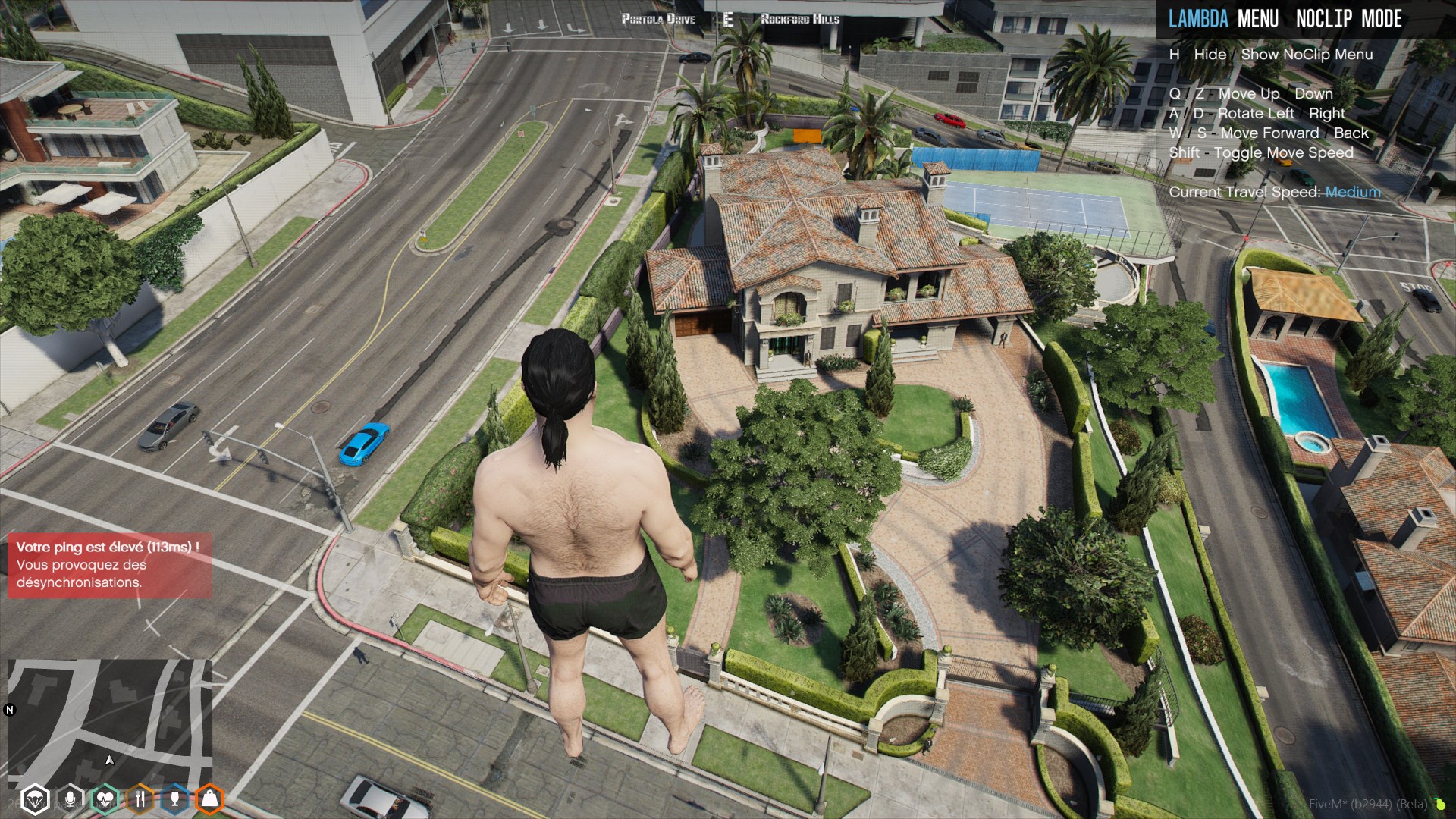
Task: Open the fork and knife hunger icon
Action: (x=140, y=799)
